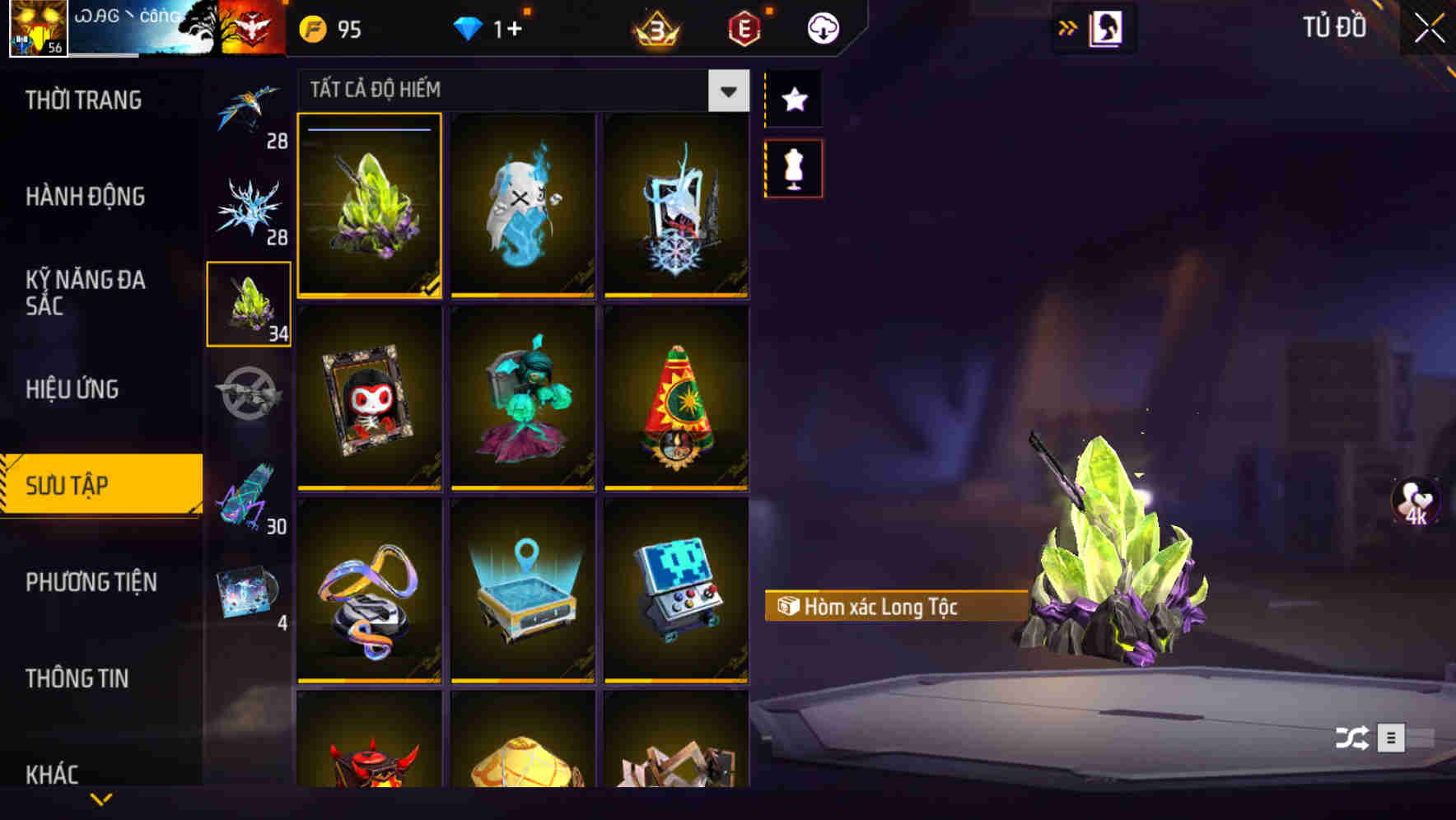This screenshot has height=820, width=1456.
Task: Click the progress bar on selected crystal item
Action: pos(368,130)
